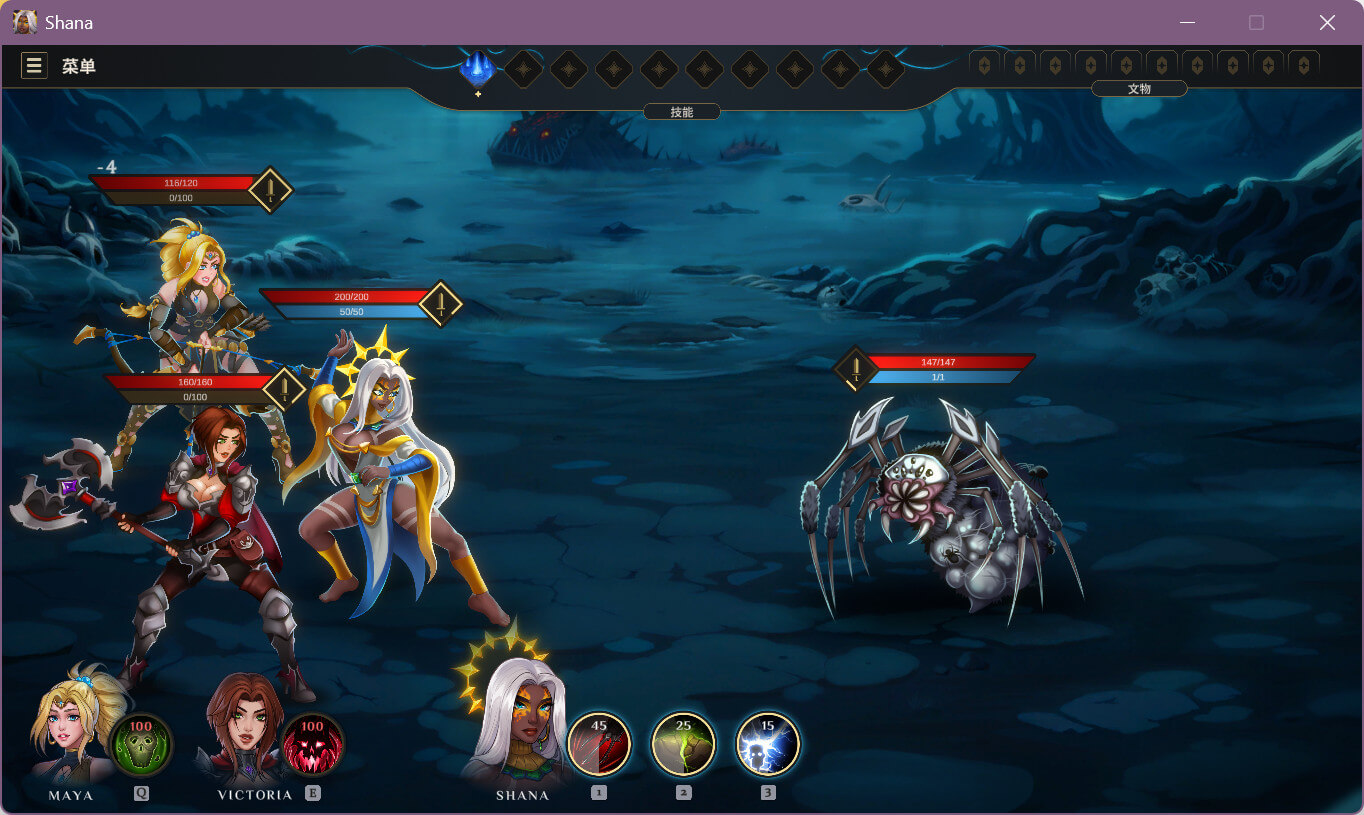Cast Shana's blue lightning skill costing 15
1364x815 pixels.
[x=768, y=744]
